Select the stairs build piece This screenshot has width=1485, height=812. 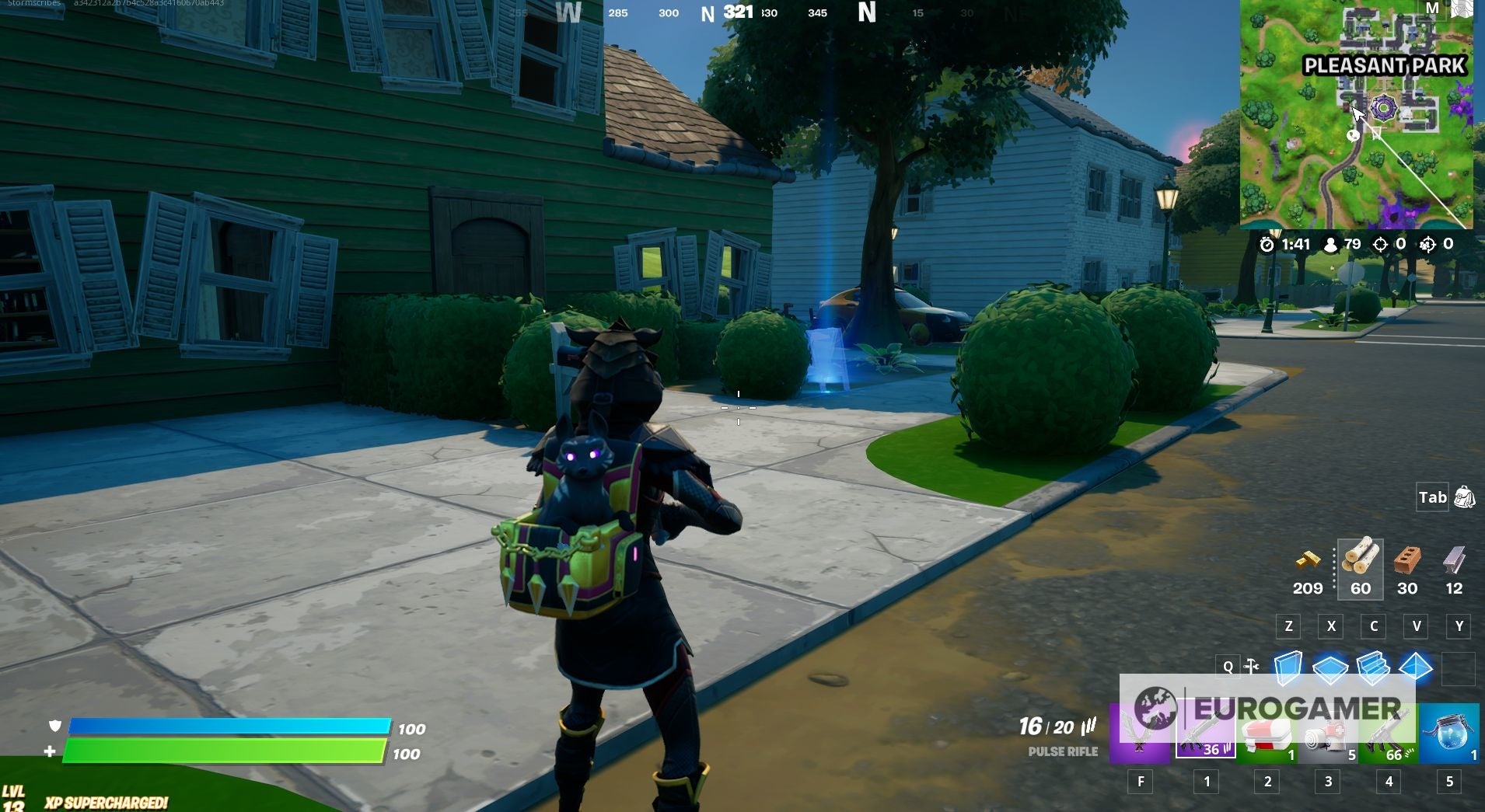point(1371,666)
